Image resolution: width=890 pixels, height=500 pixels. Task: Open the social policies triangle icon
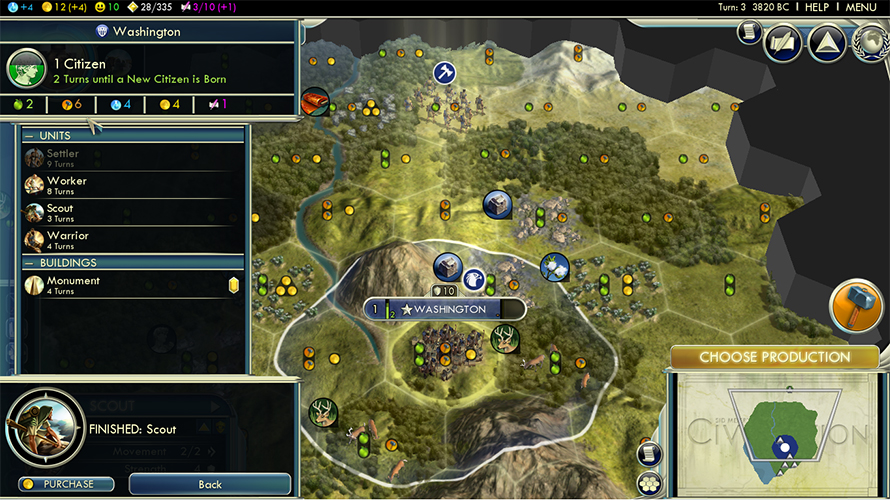tap(827, 42)
